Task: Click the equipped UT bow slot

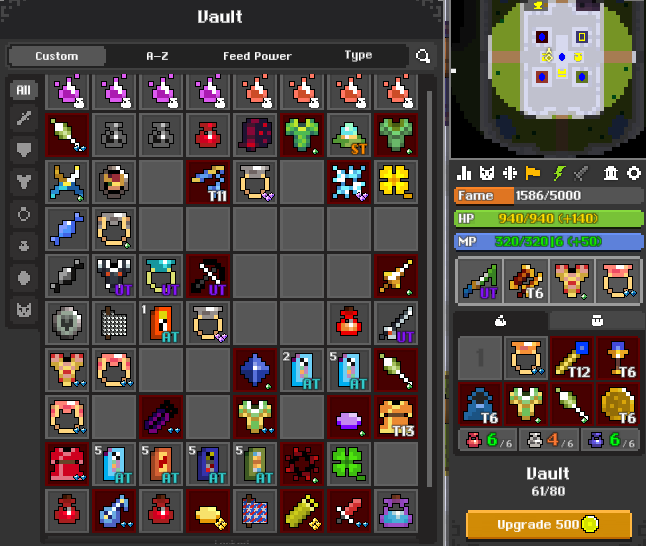Action: [480, 281]
